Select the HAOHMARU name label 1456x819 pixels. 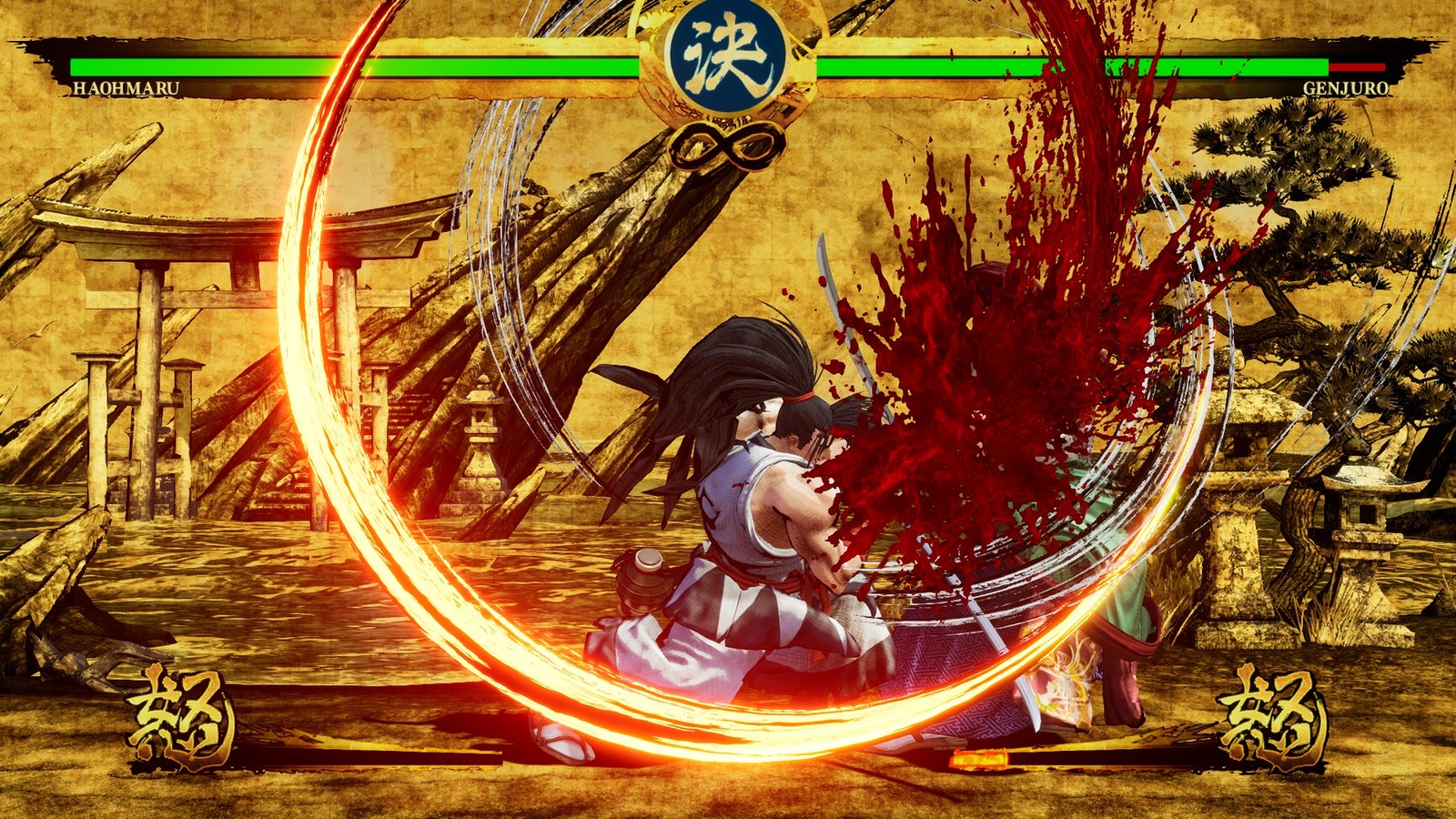click(128, 88)
